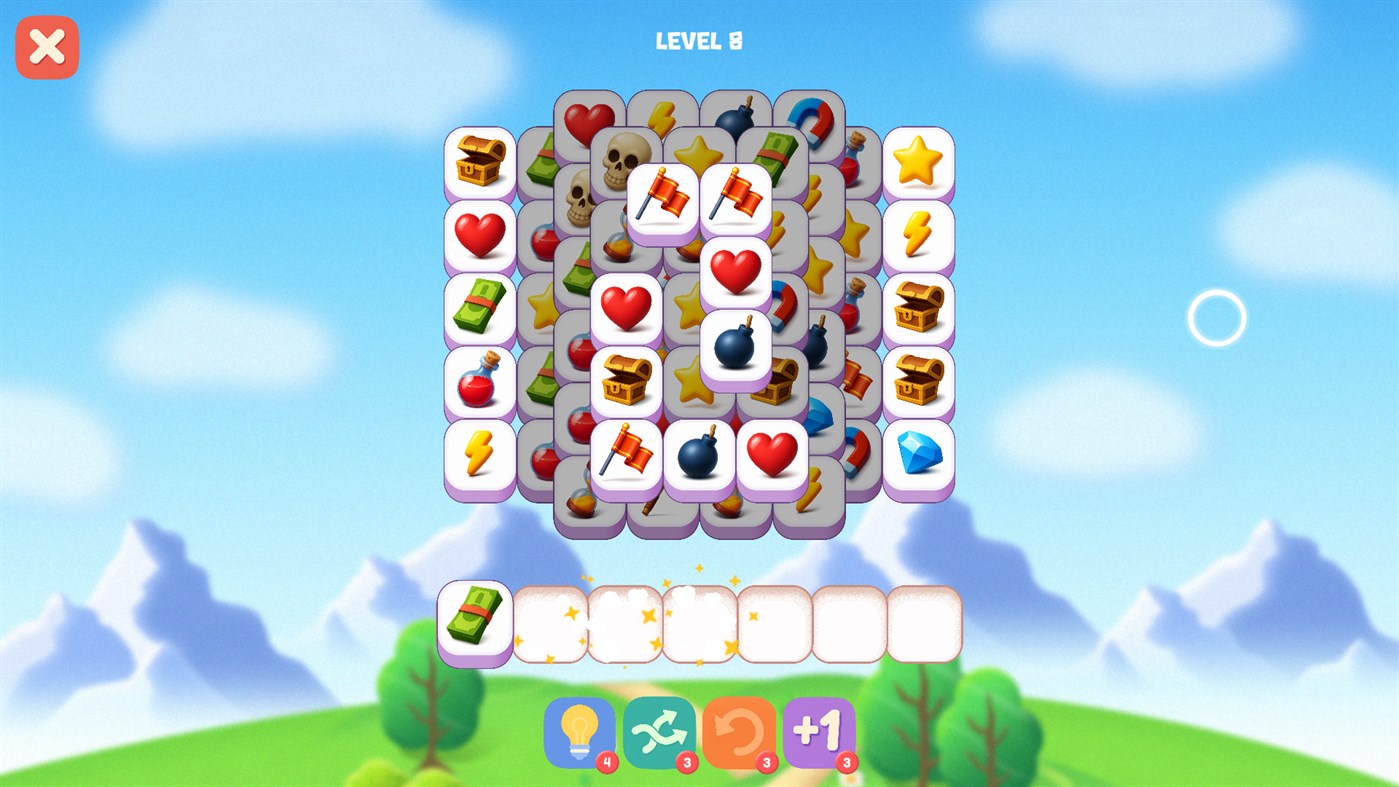The image size is (1399, 787).
Task: Select the blue diamond tile on the right edge
Action: 916,456
